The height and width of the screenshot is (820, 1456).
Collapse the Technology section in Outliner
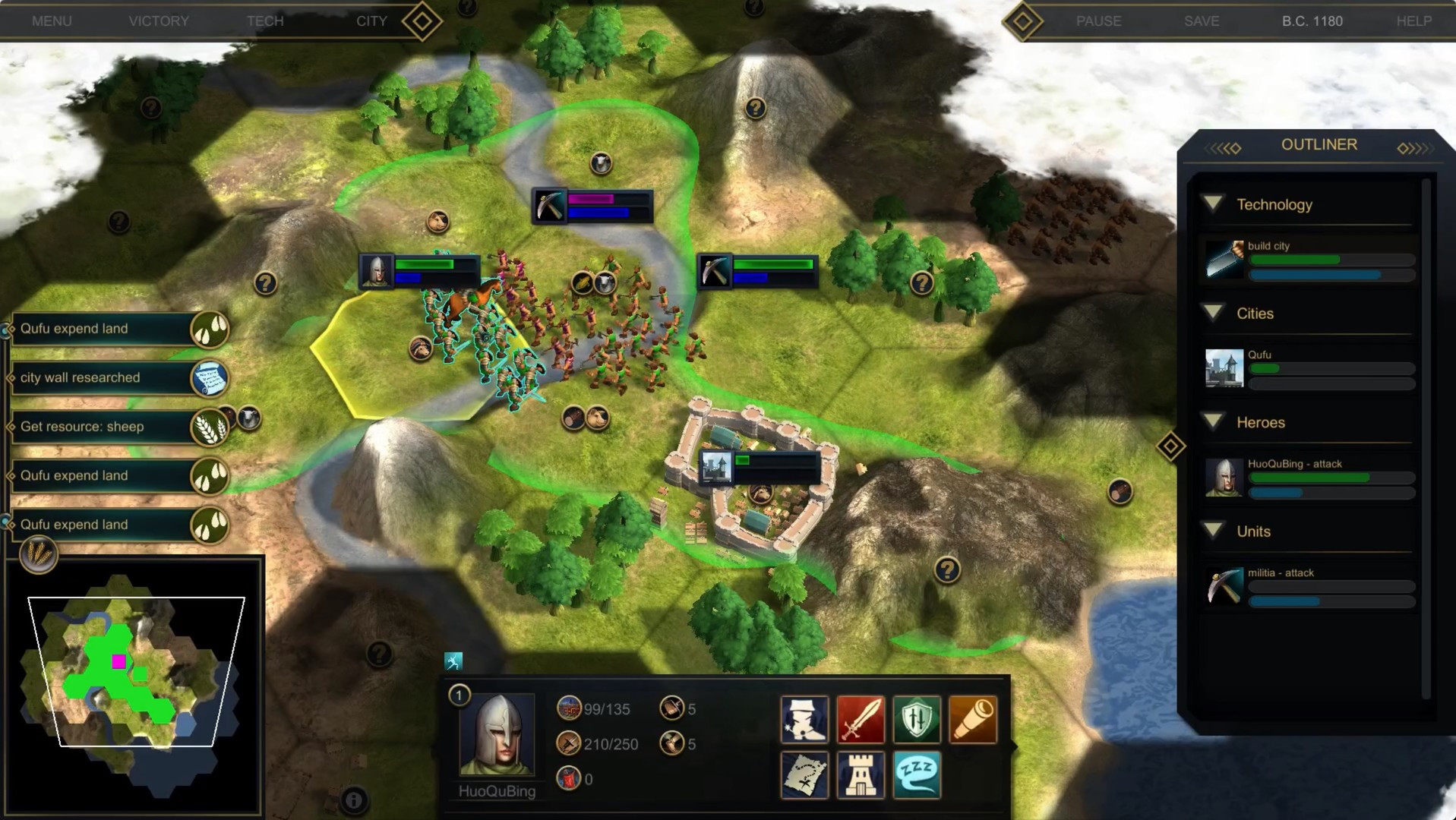1214,203
